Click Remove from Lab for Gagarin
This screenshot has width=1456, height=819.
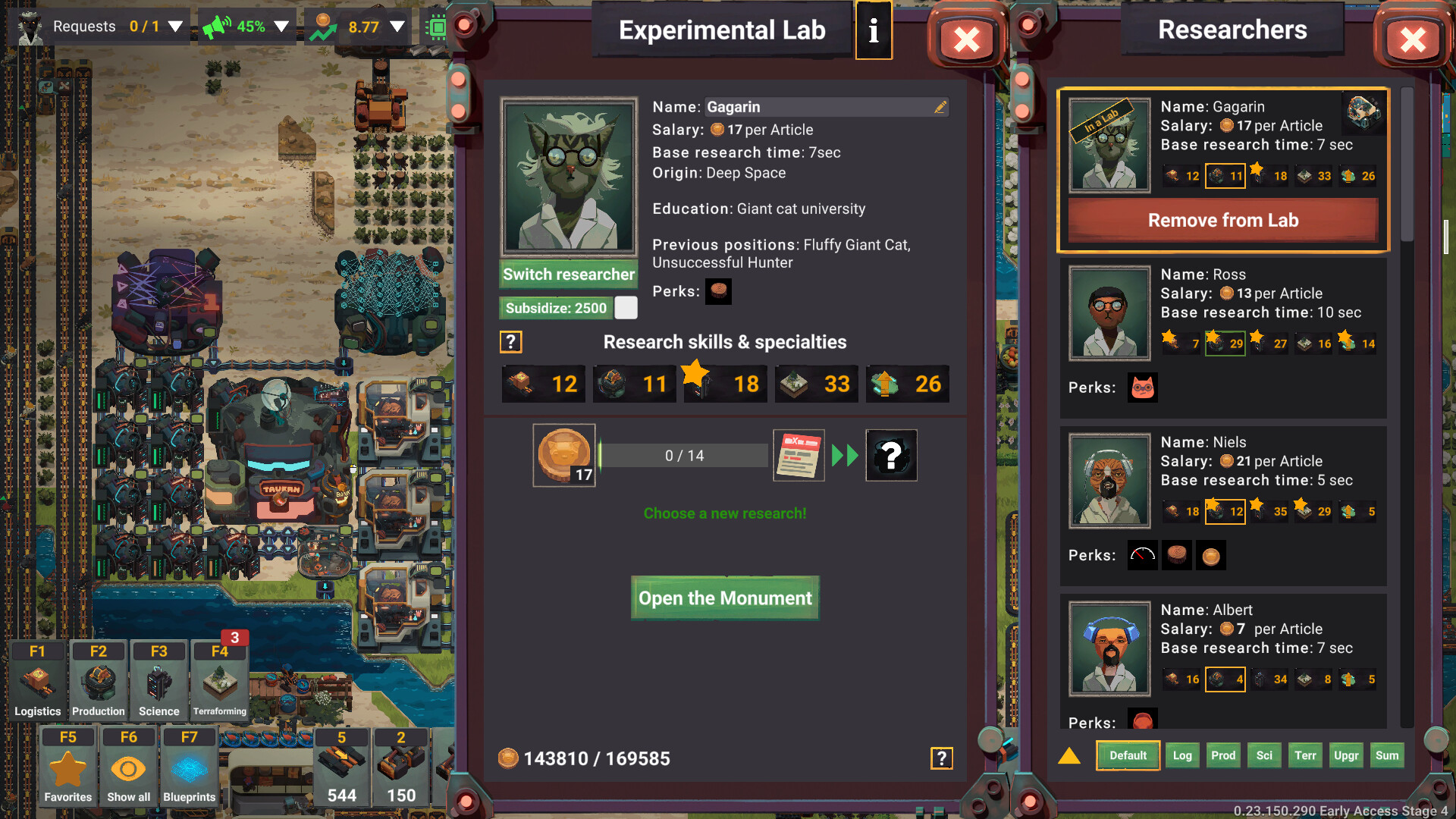point(1222,220)
